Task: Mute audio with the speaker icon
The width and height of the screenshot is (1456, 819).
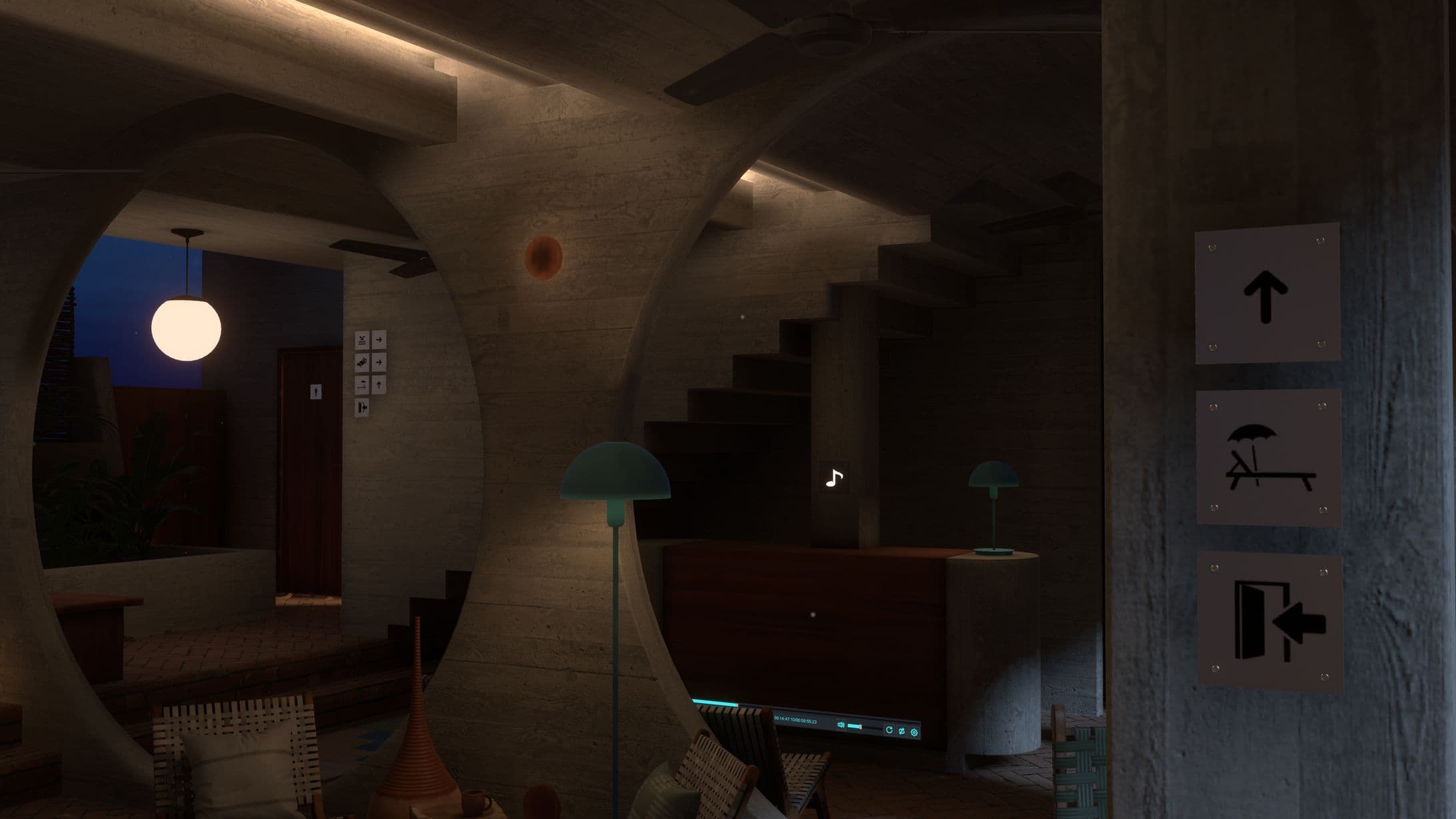Action: tap(841, 724)
